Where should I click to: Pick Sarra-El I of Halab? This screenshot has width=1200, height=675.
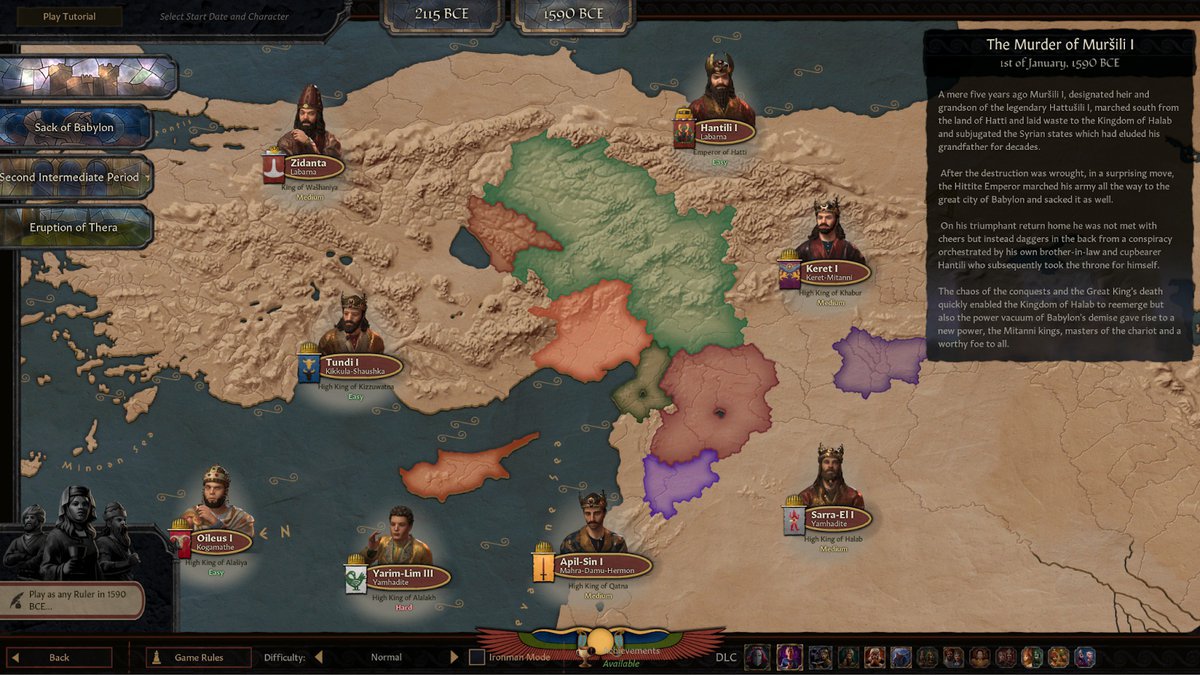click(x=828, y=518)
